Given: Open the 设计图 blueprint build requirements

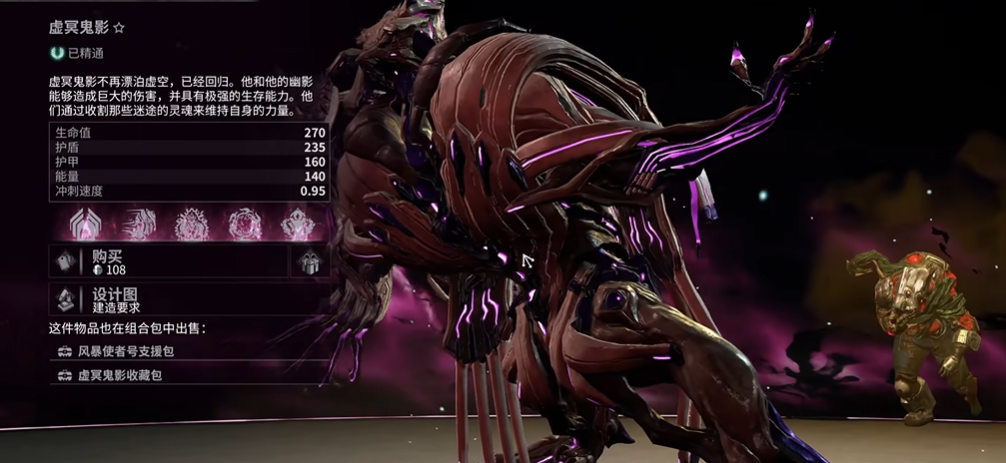Looking at the screenshot, I should (188, 300).
